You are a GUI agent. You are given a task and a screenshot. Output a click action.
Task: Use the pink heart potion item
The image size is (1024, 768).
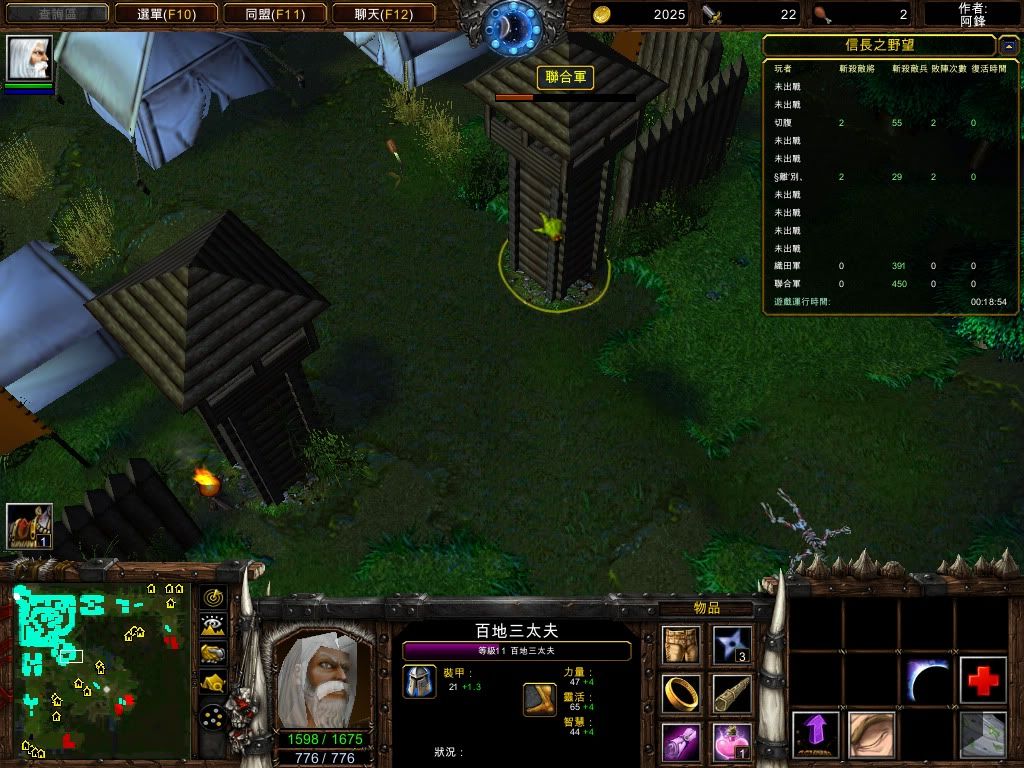tap(732, 742)
